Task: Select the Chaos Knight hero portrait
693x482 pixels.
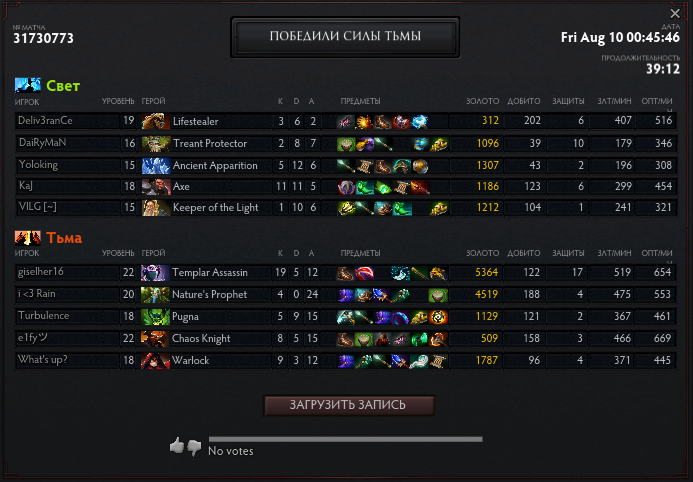Action: [x=155, y=338]
